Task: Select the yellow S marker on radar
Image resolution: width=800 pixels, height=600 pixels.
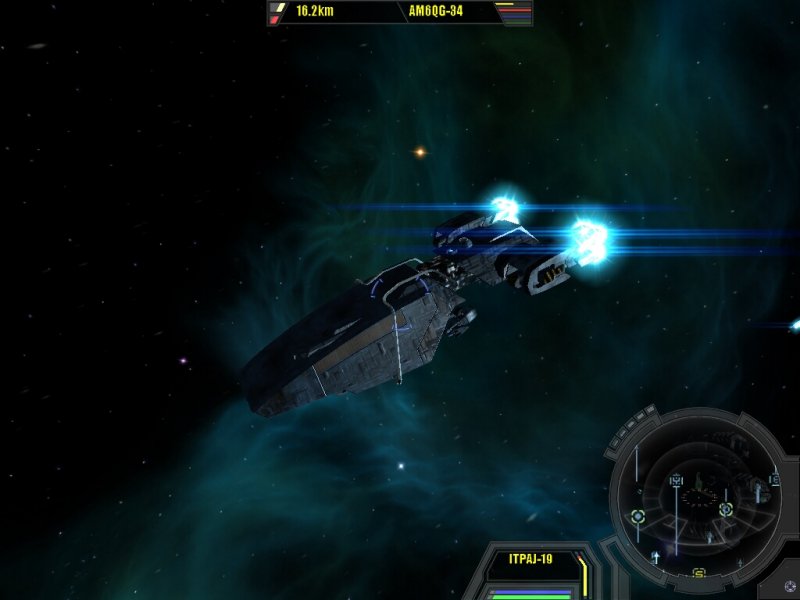Action: tap(700, 573)
